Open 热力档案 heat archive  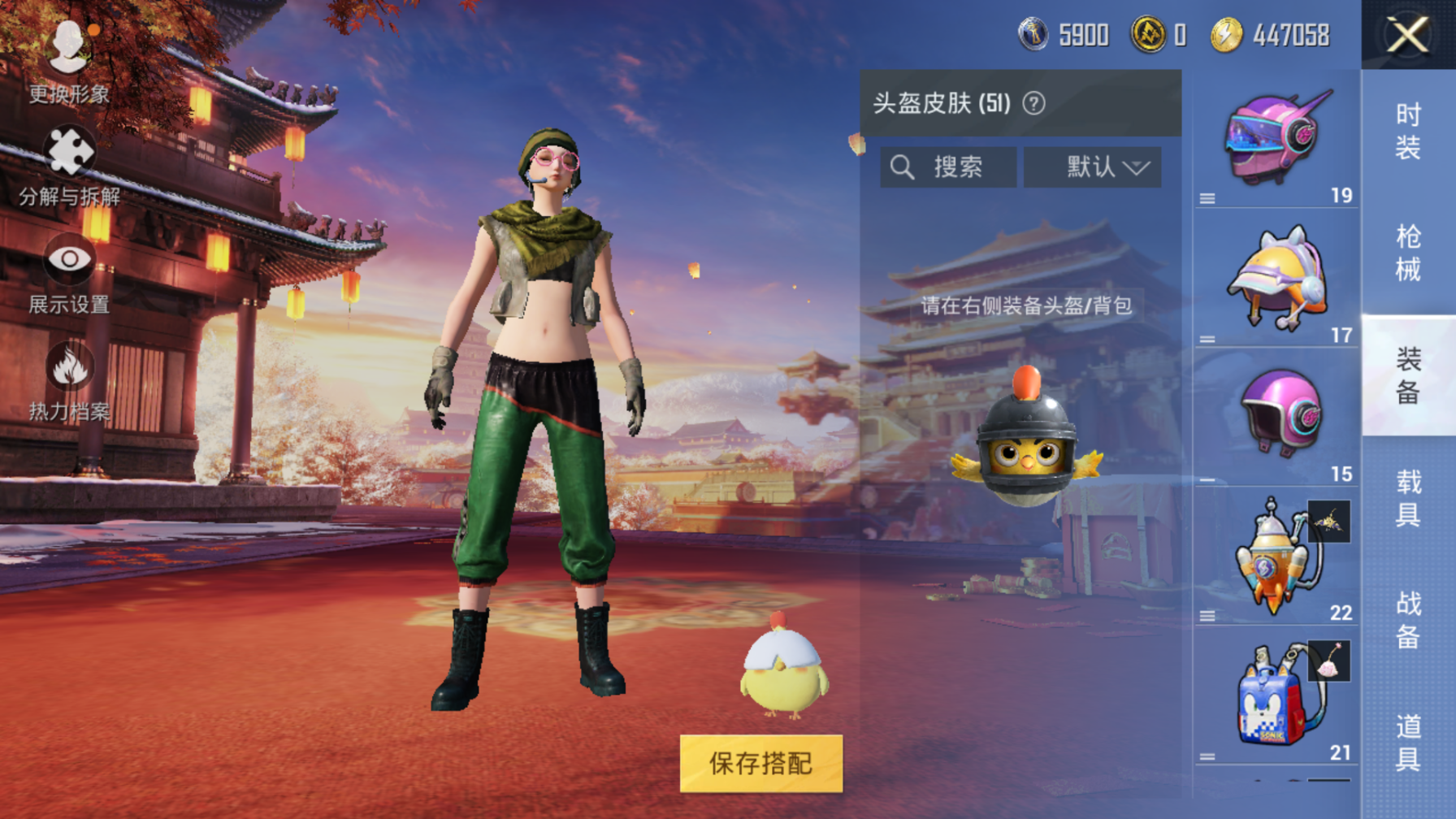[69, 382]
